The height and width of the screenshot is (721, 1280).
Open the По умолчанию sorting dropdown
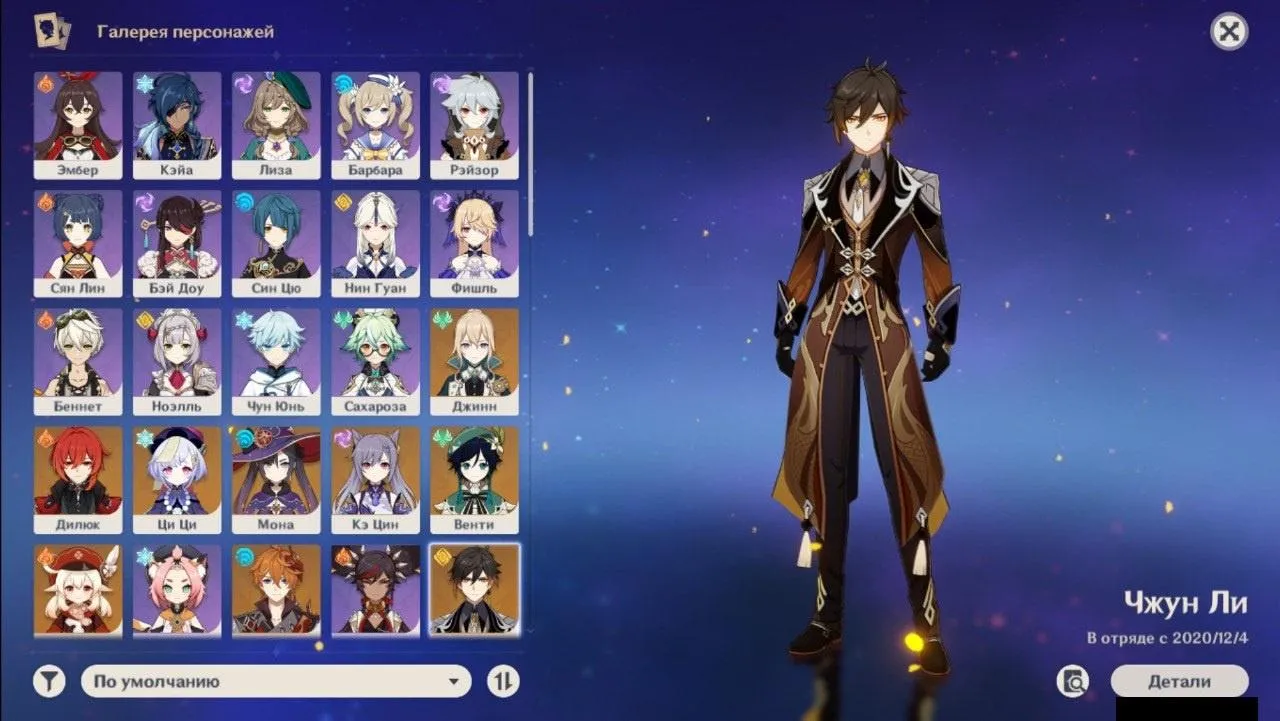pyautogui.click(x=270, y=680)
